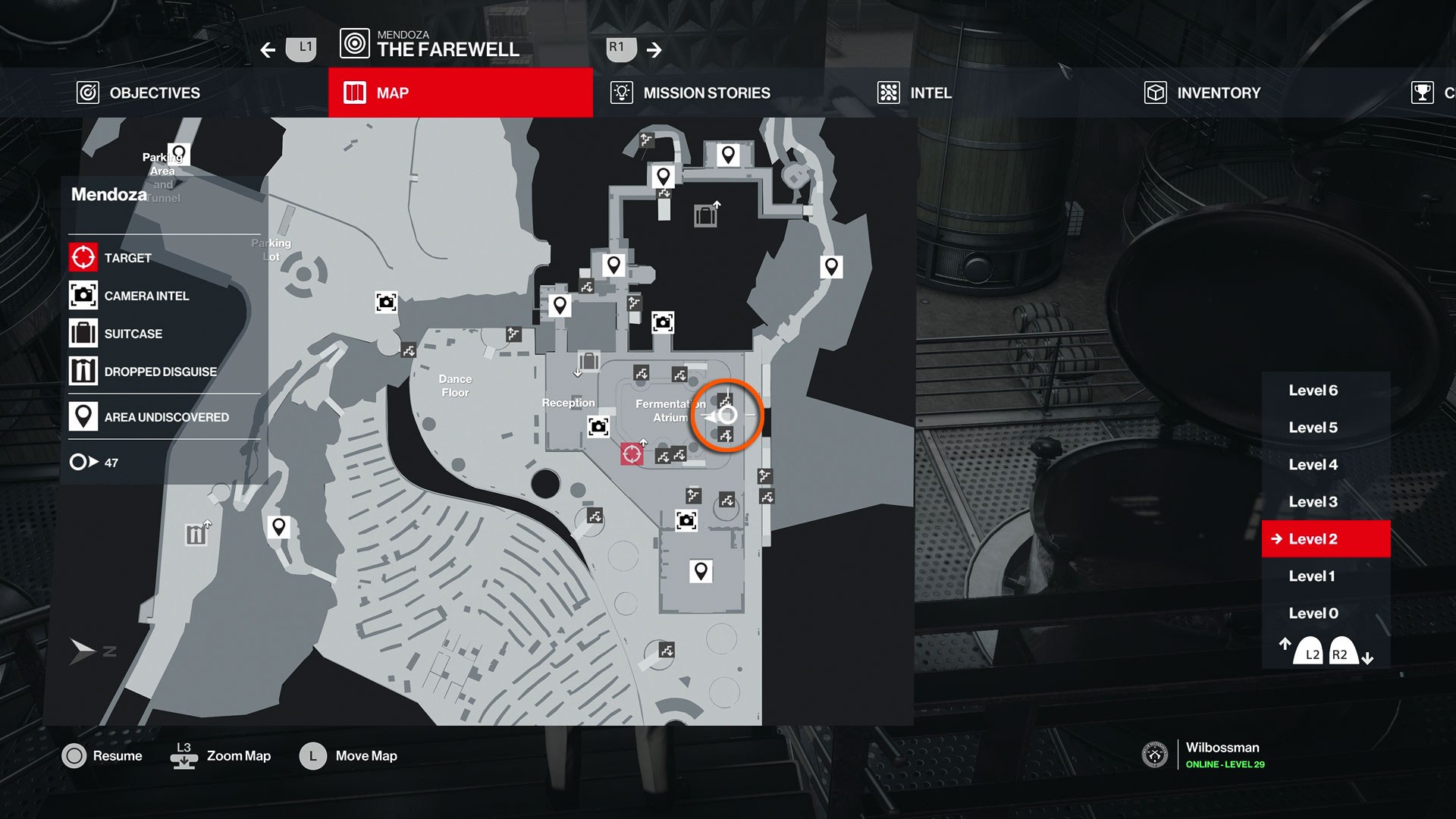
Task: View Level 0 floor map
Action: (1313, 613)
